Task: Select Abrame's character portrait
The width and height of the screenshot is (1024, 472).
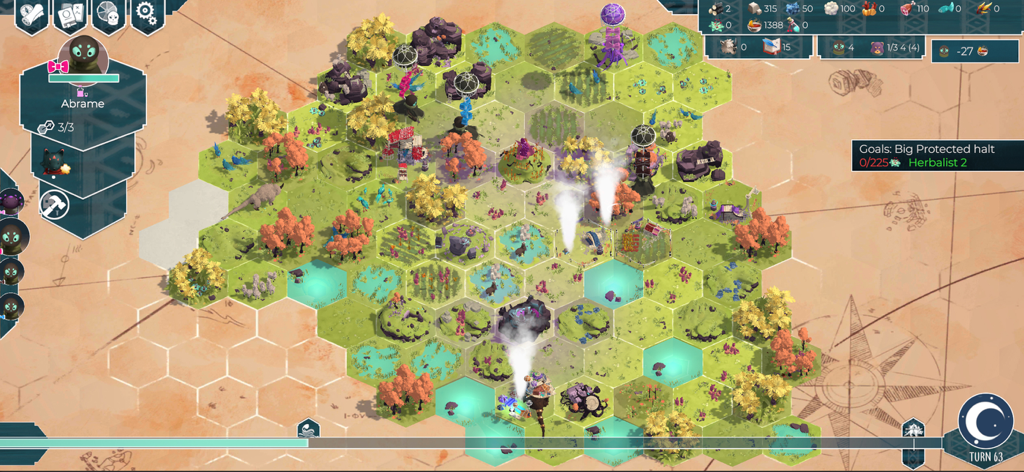Action: (83, 60)
